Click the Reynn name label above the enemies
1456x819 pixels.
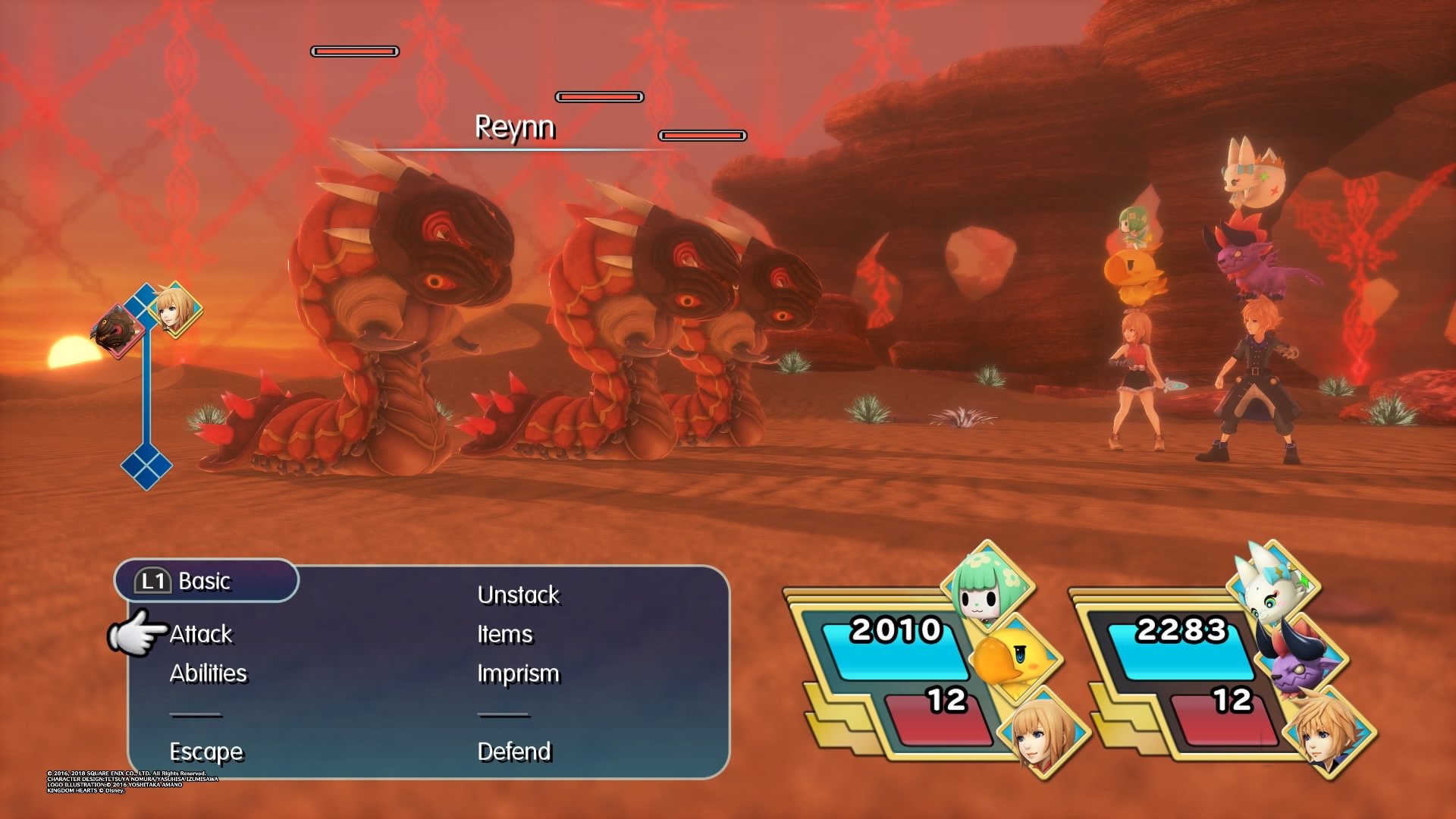click(514, 129)
